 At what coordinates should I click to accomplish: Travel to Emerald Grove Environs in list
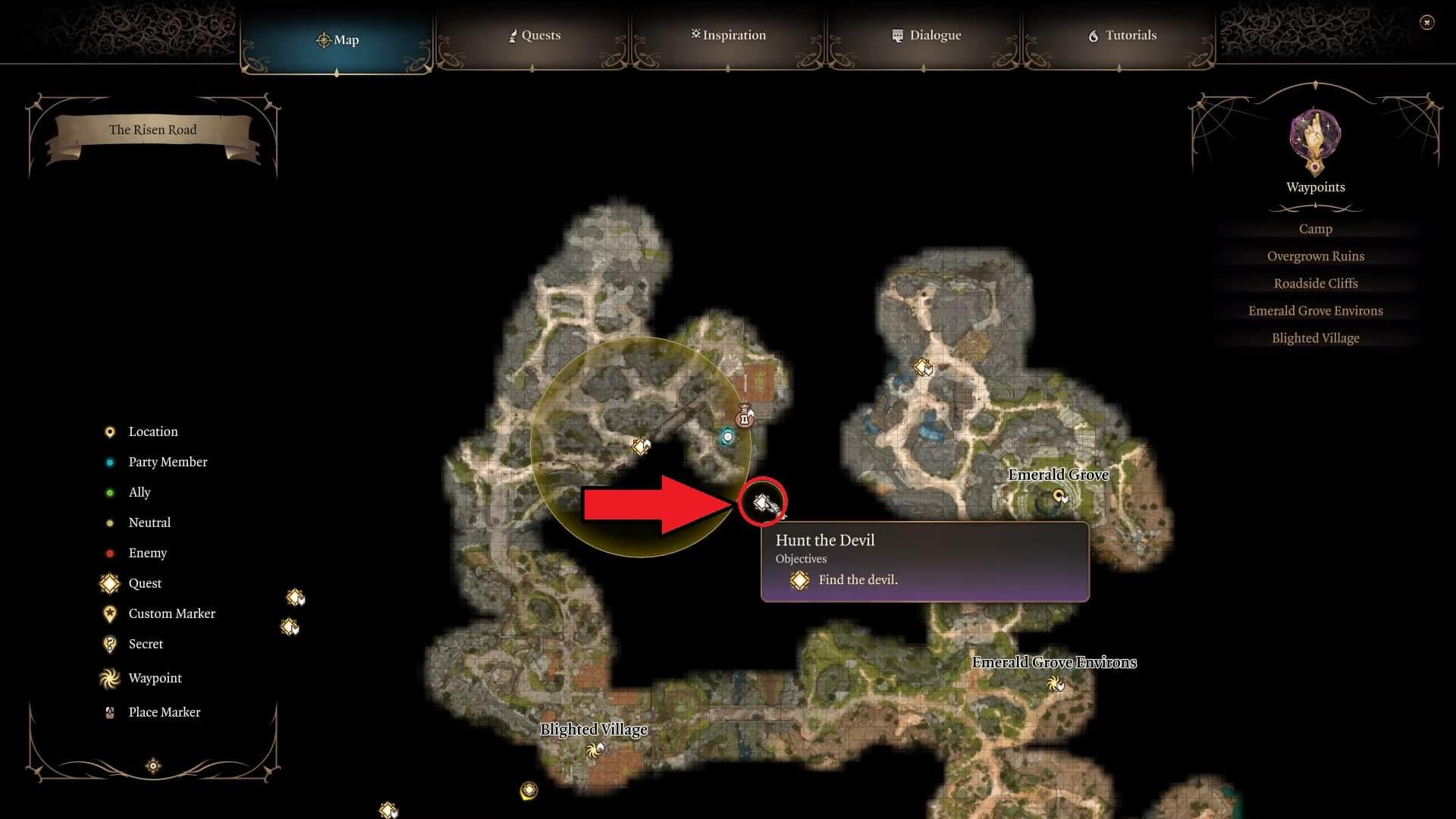(1315, 311)
